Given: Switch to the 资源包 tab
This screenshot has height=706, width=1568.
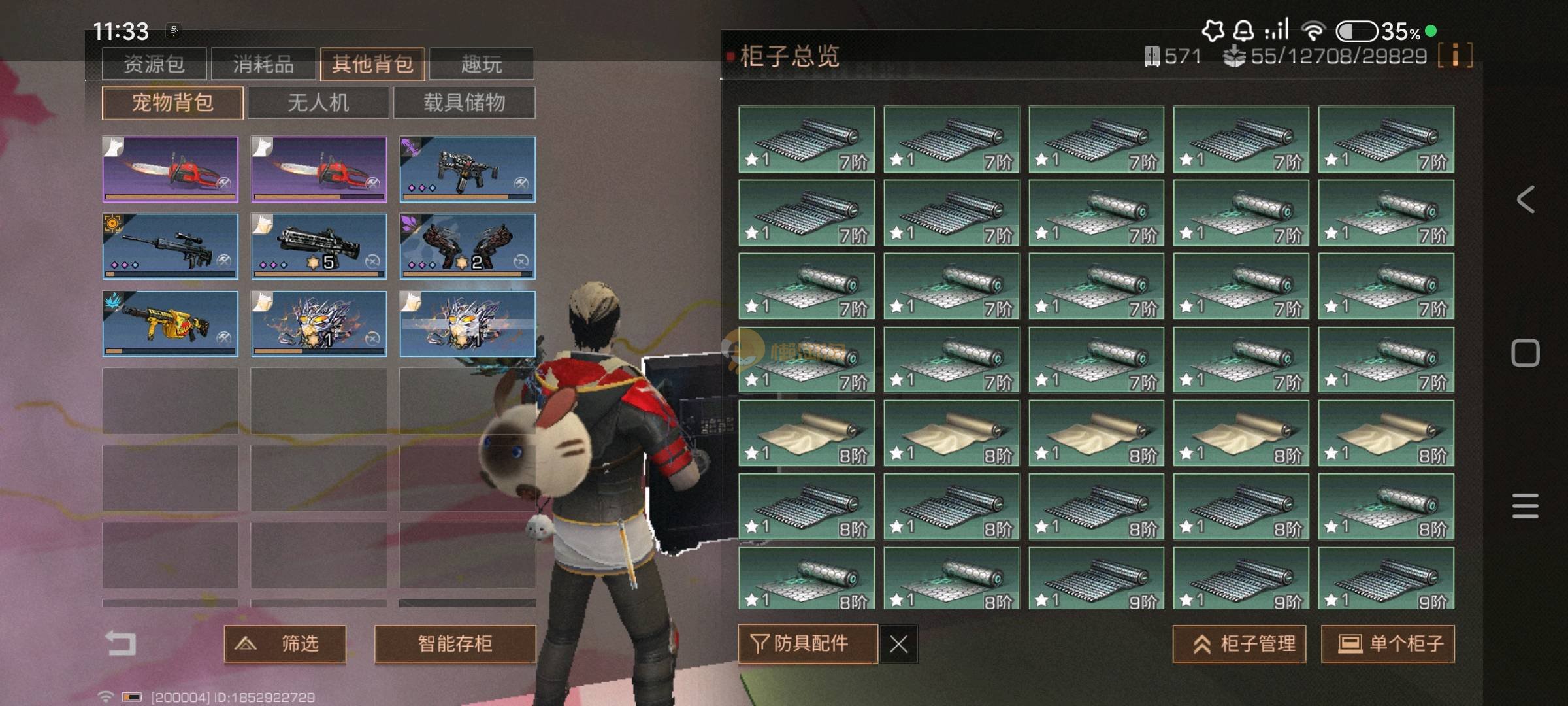Looking at the screenshot, I should 154,64.
